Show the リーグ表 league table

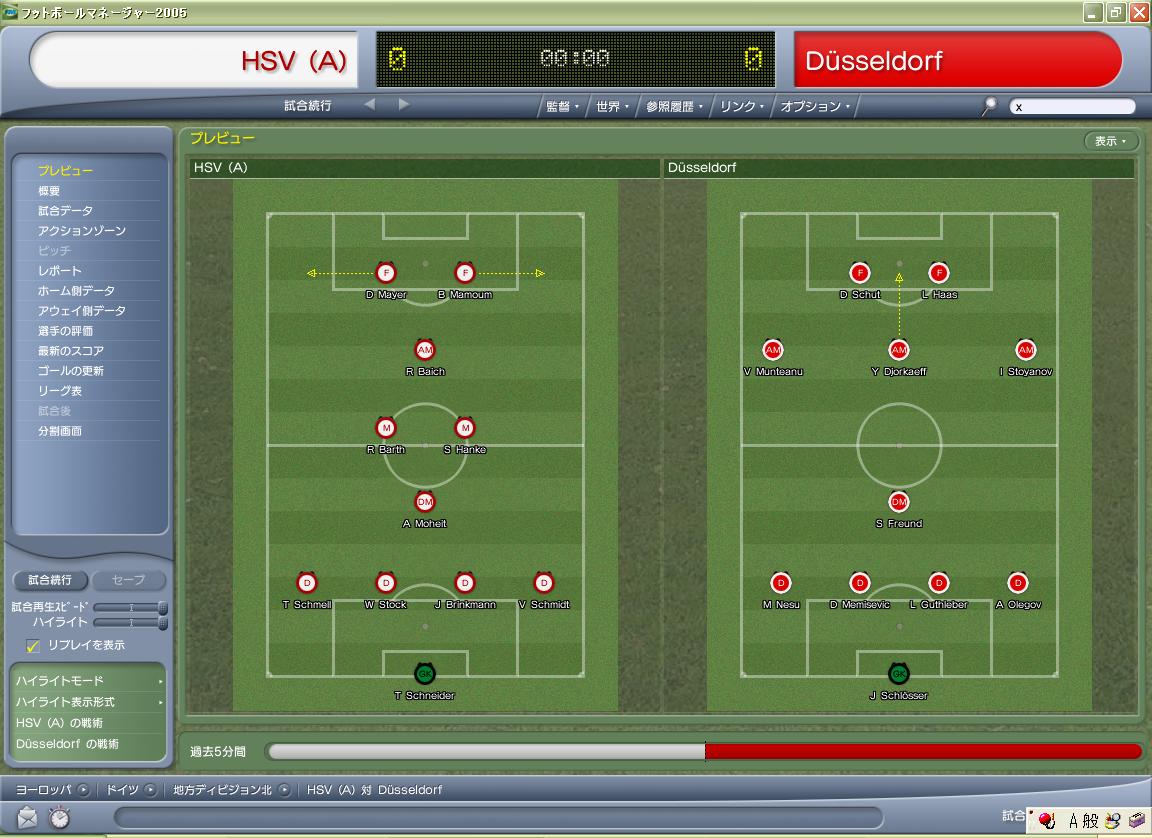click(x=60, y=391)
